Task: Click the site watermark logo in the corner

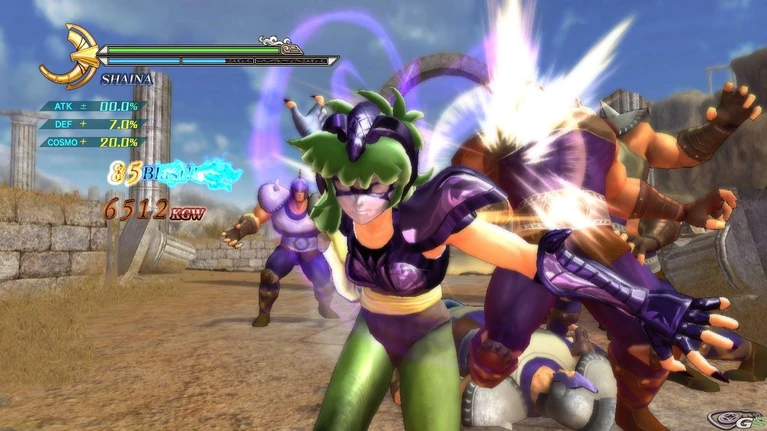Action: tap(734, 417)
